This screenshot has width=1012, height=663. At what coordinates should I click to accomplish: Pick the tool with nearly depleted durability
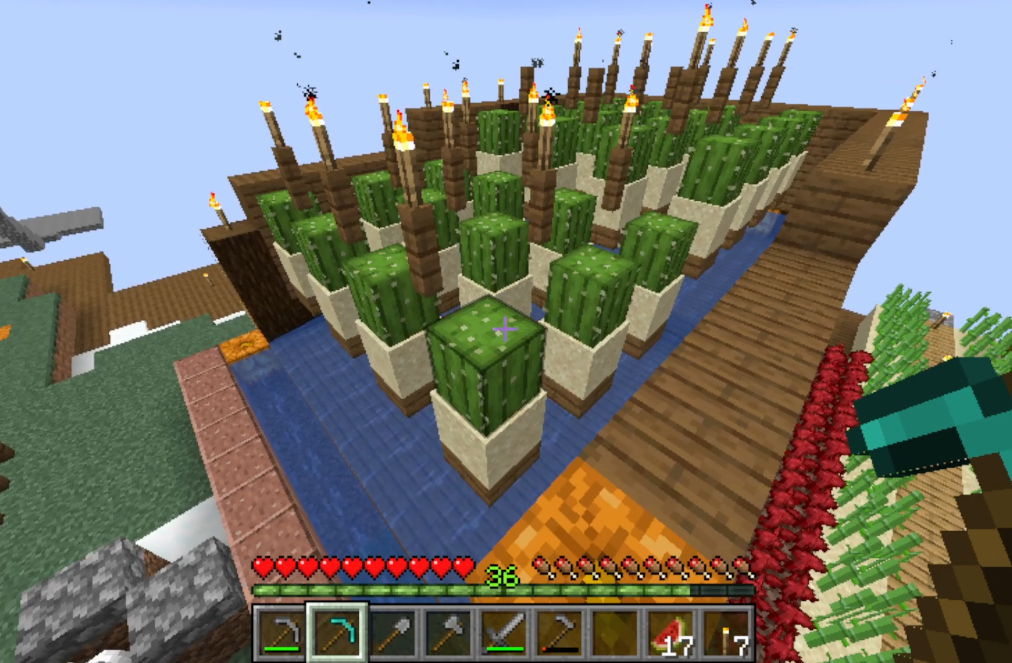[x=558, y=632]
